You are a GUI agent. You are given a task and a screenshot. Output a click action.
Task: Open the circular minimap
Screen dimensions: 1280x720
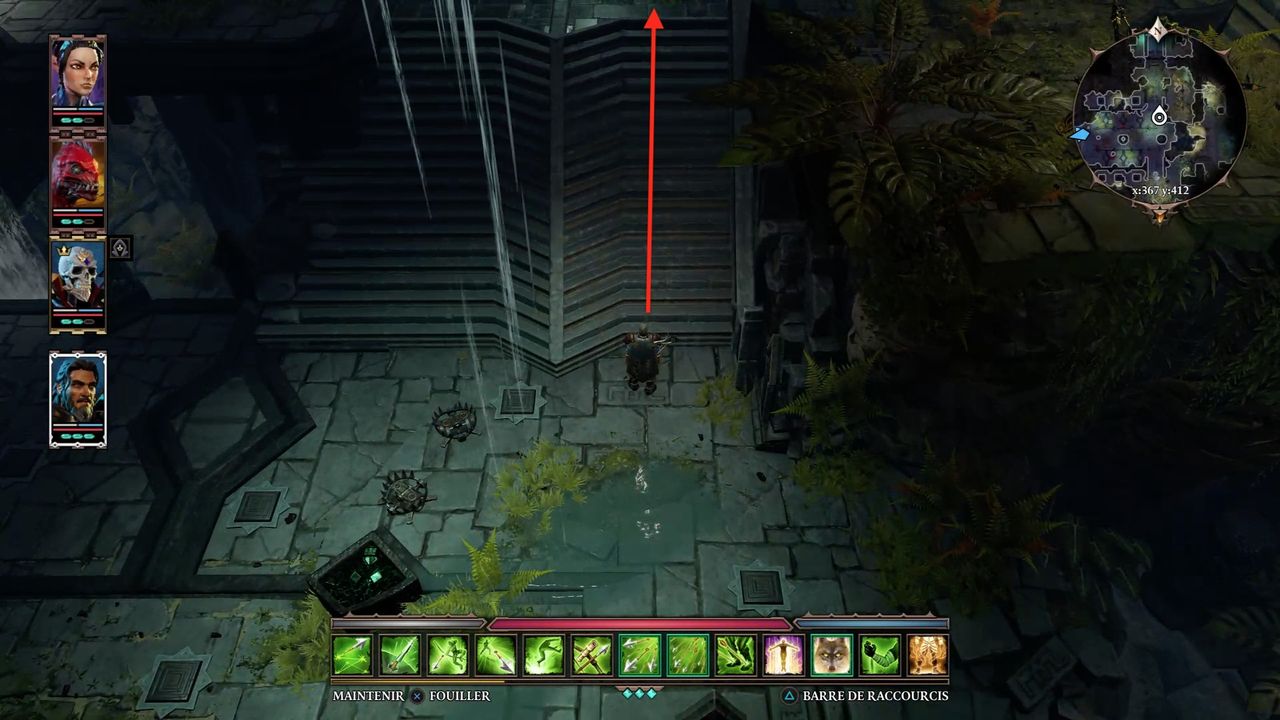(1159, 120)
